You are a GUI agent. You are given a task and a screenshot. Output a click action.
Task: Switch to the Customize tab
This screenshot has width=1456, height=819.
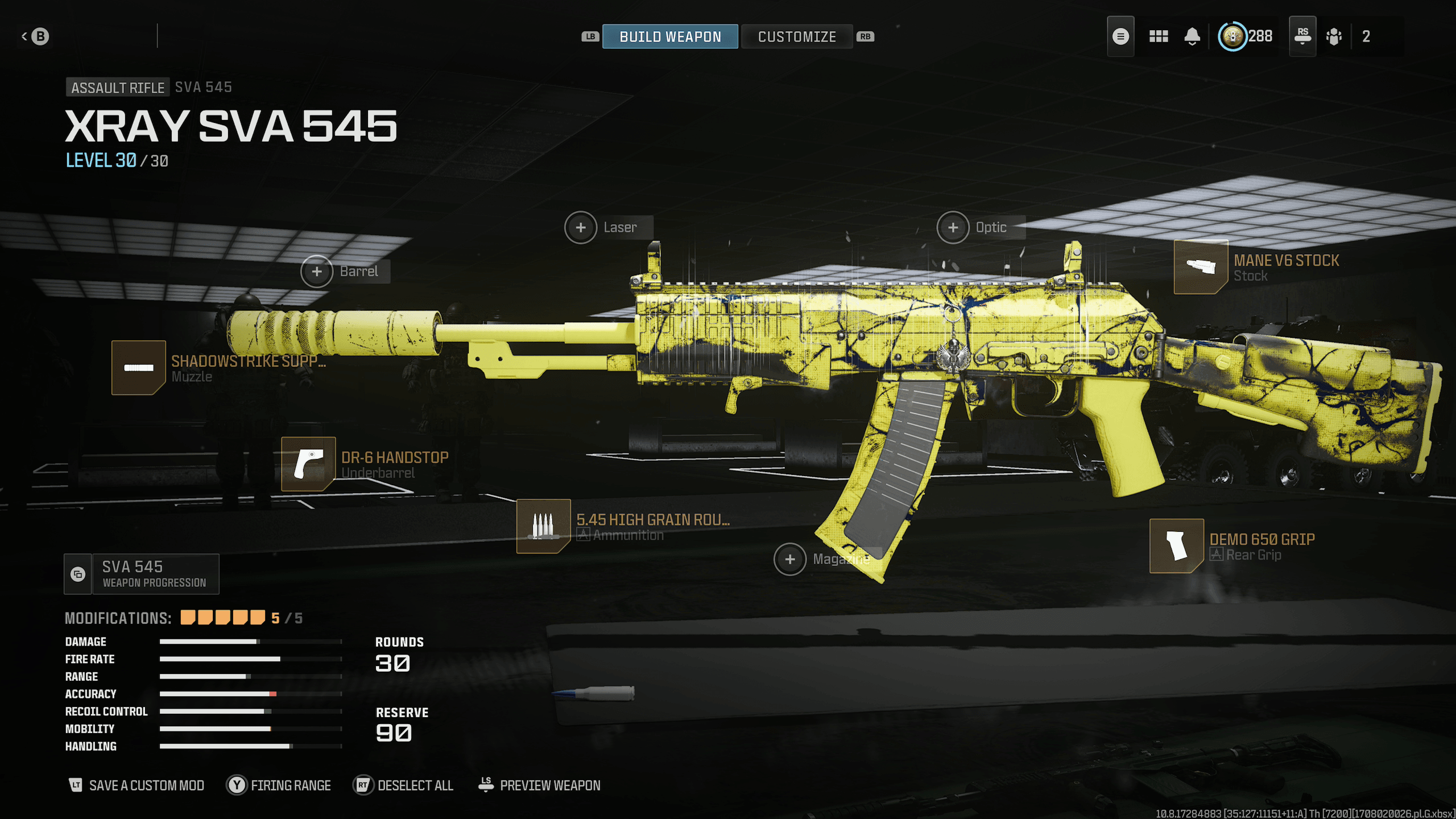tap(796, 36)
